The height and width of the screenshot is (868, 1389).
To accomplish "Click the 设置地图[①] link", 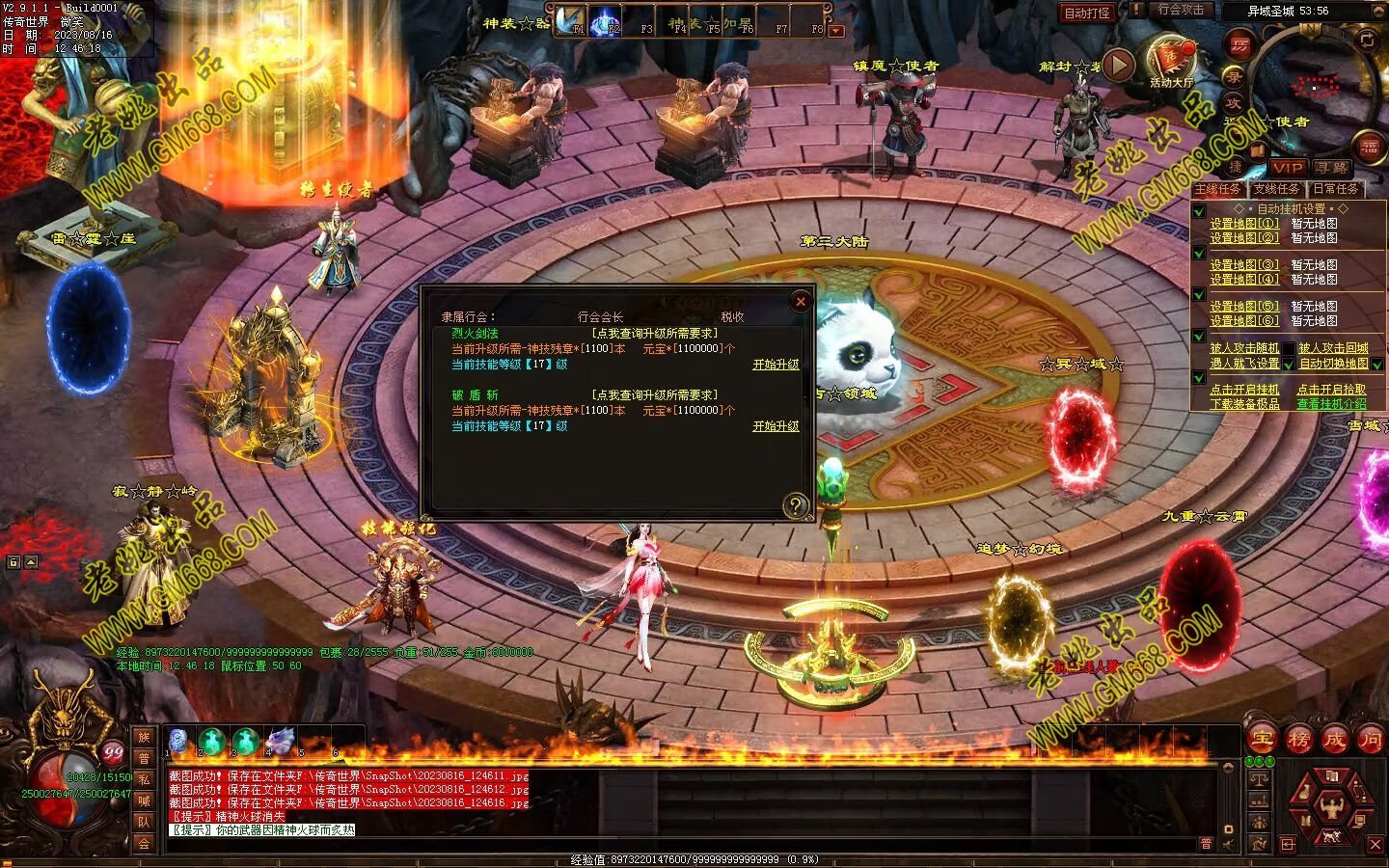I will click(1244, 224).
